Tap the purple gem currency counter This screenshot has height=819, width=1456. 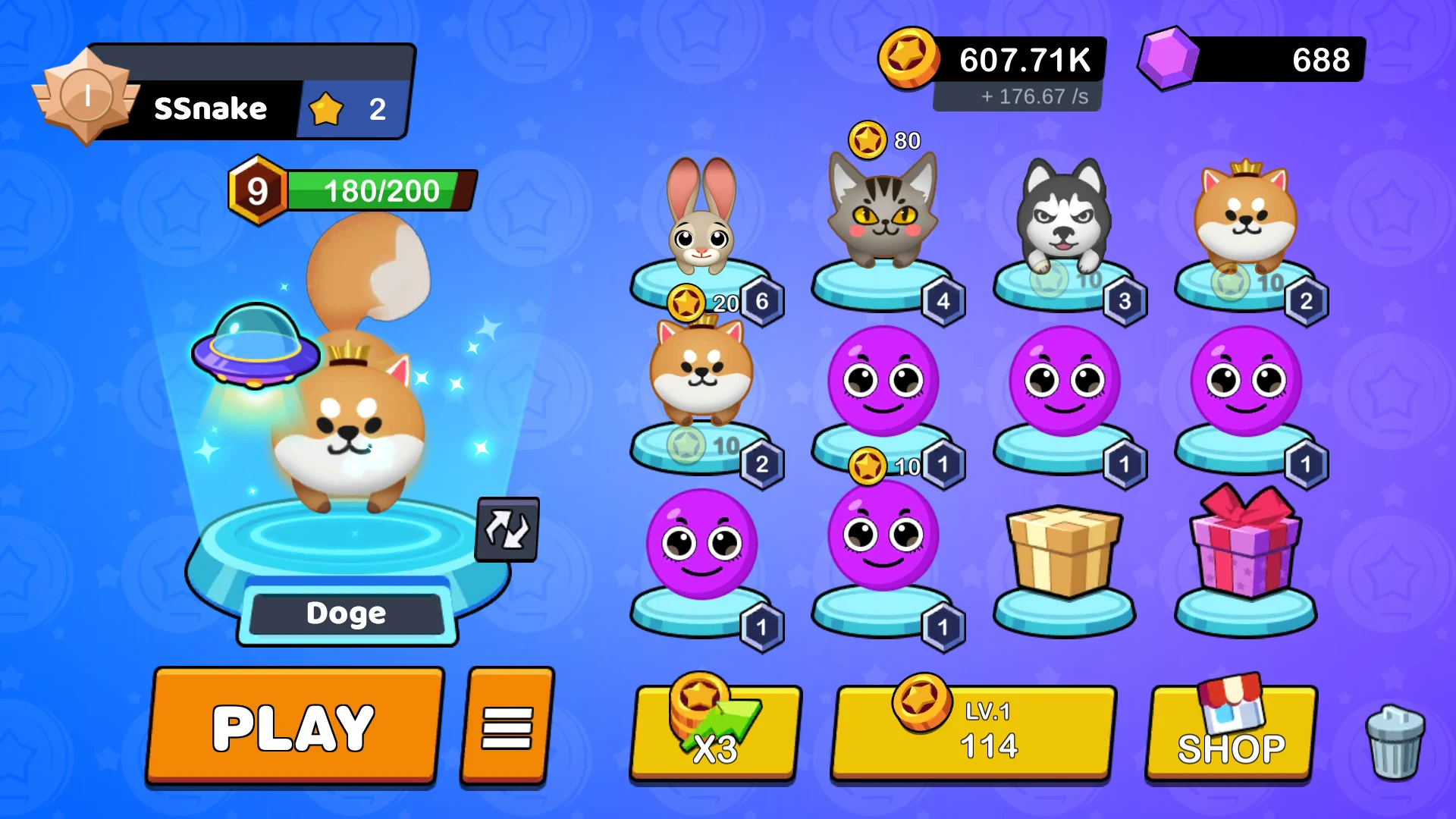pyautogui.click(x=1251, y=59)
